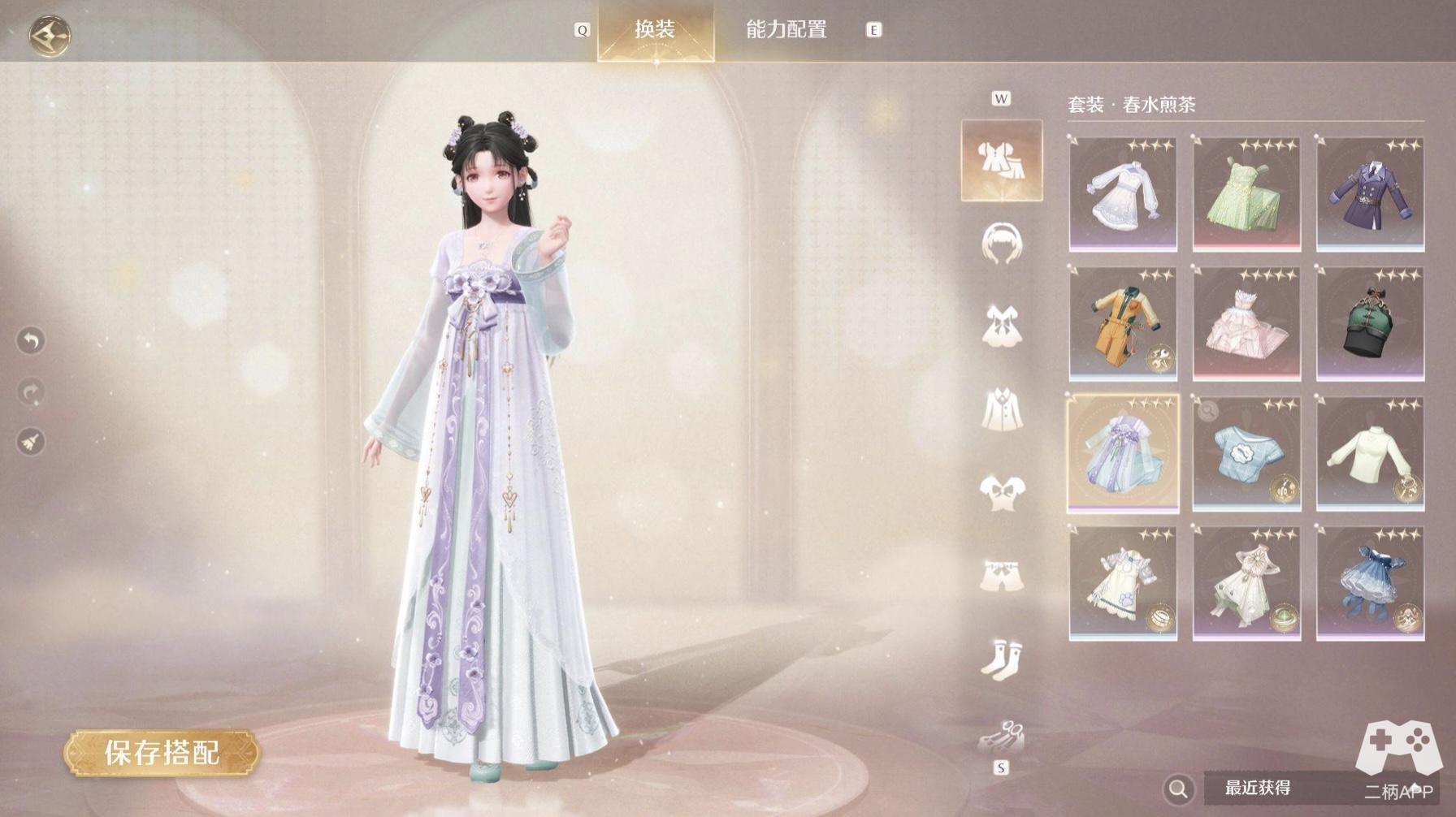Pick the orange jumpsuit outfit
1456x817 pixels.
(1123, 325)
